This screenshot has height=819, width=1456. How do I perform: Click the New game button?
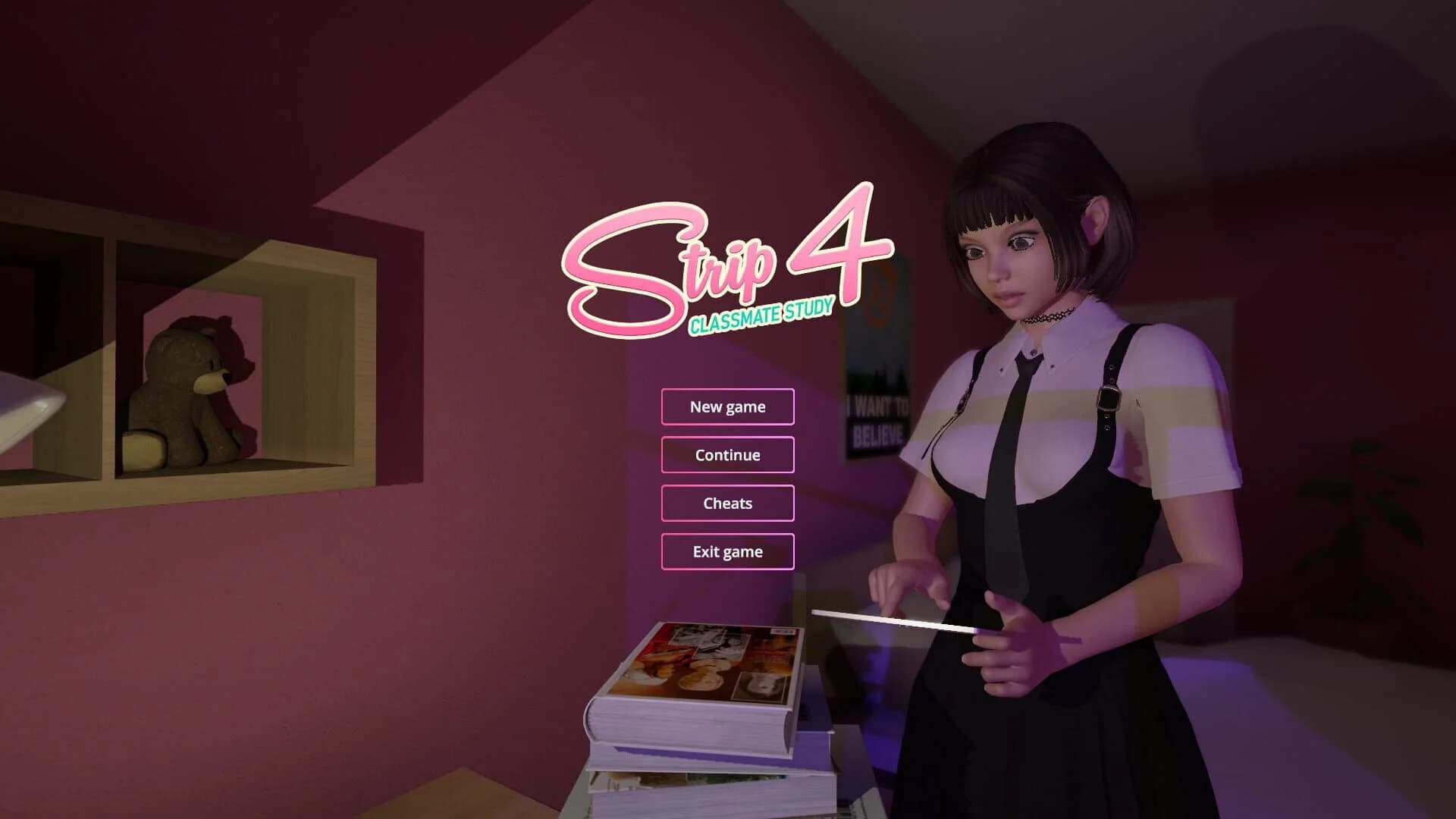(726, 406)
